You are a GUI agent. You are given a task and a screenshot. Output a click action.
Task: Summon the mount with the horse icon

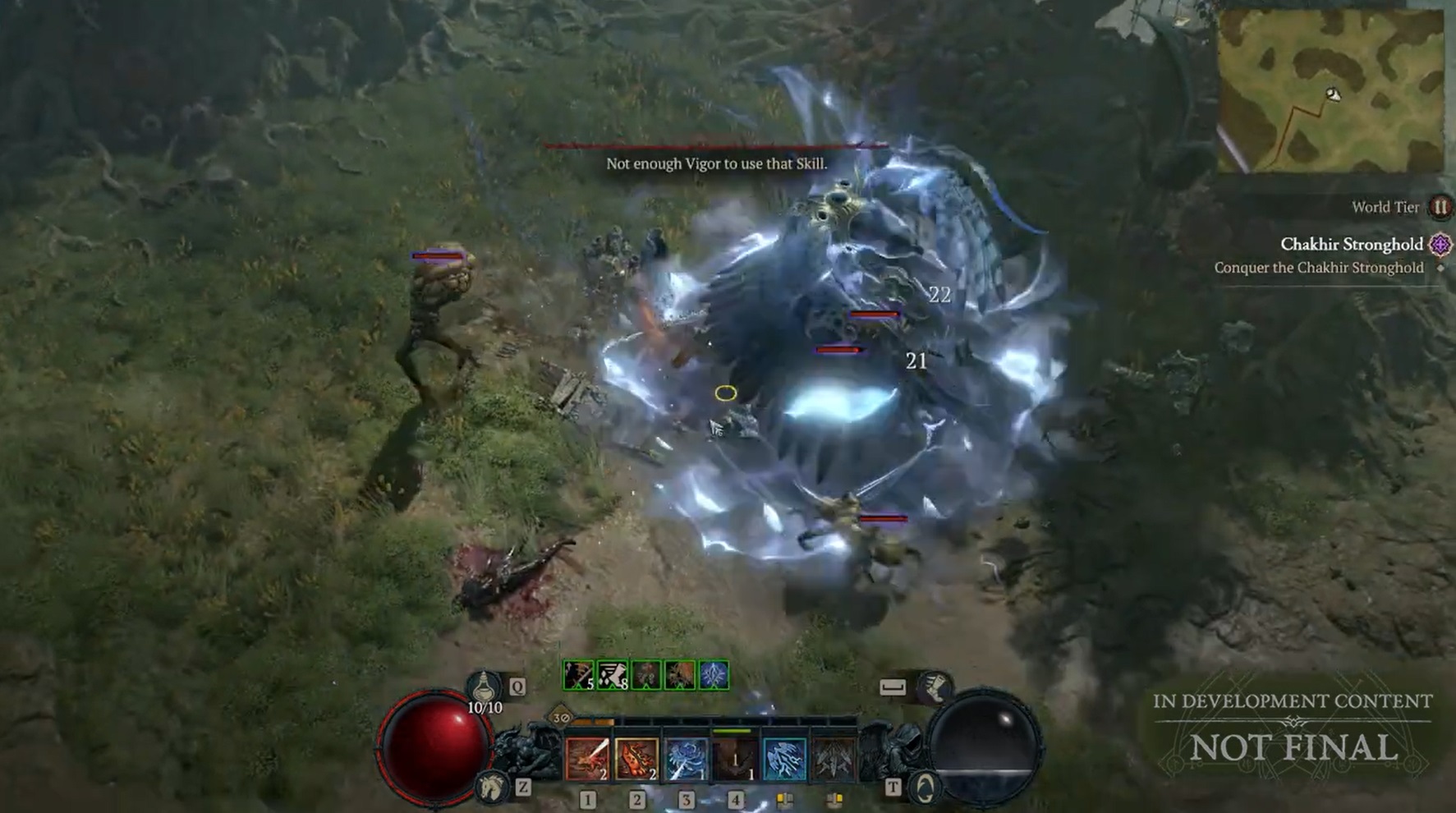[492, 787]
